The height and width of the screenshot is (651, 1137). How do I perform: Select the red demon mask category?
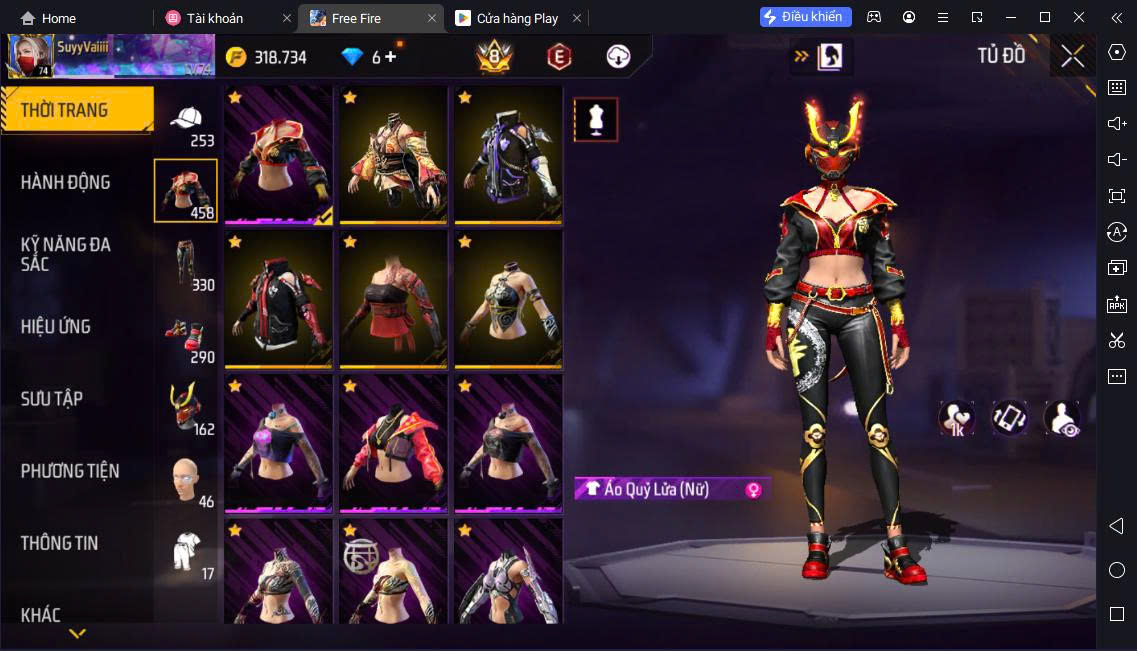click(x=186, y=409)
